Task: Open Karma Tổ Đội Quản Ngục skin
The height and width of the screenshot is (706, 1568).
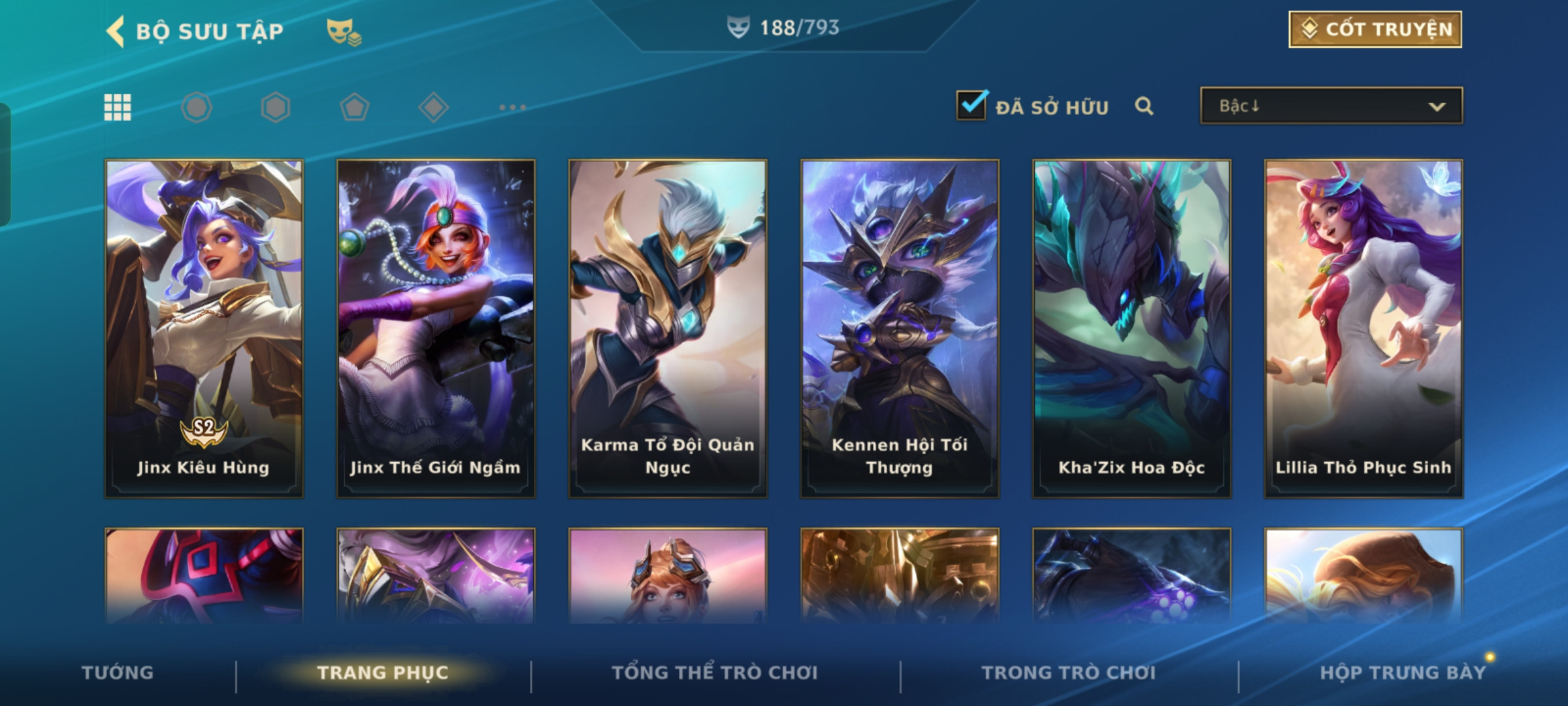Action: 668,328
